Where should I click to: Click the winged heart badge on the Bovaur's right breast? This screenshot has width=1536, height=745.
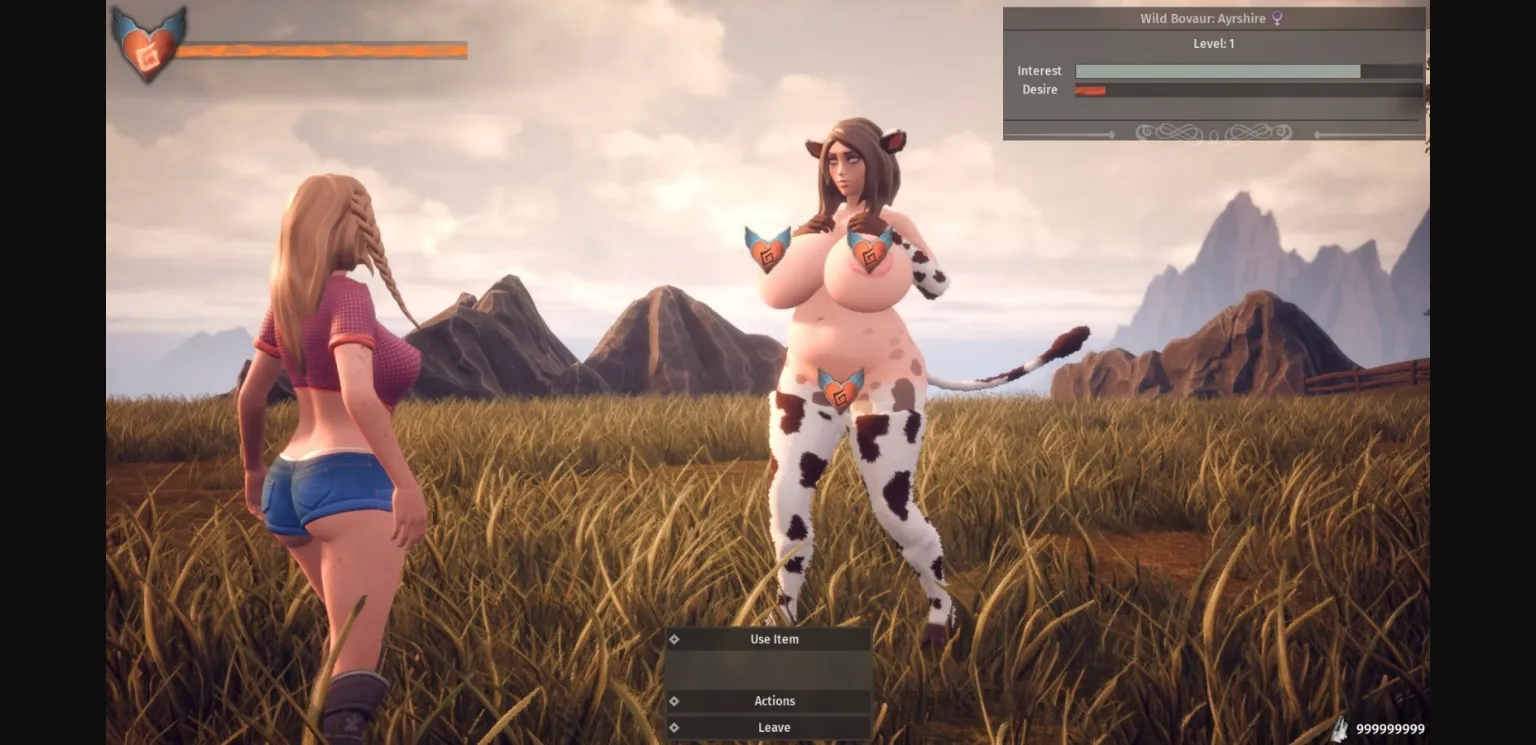point(768,252)
